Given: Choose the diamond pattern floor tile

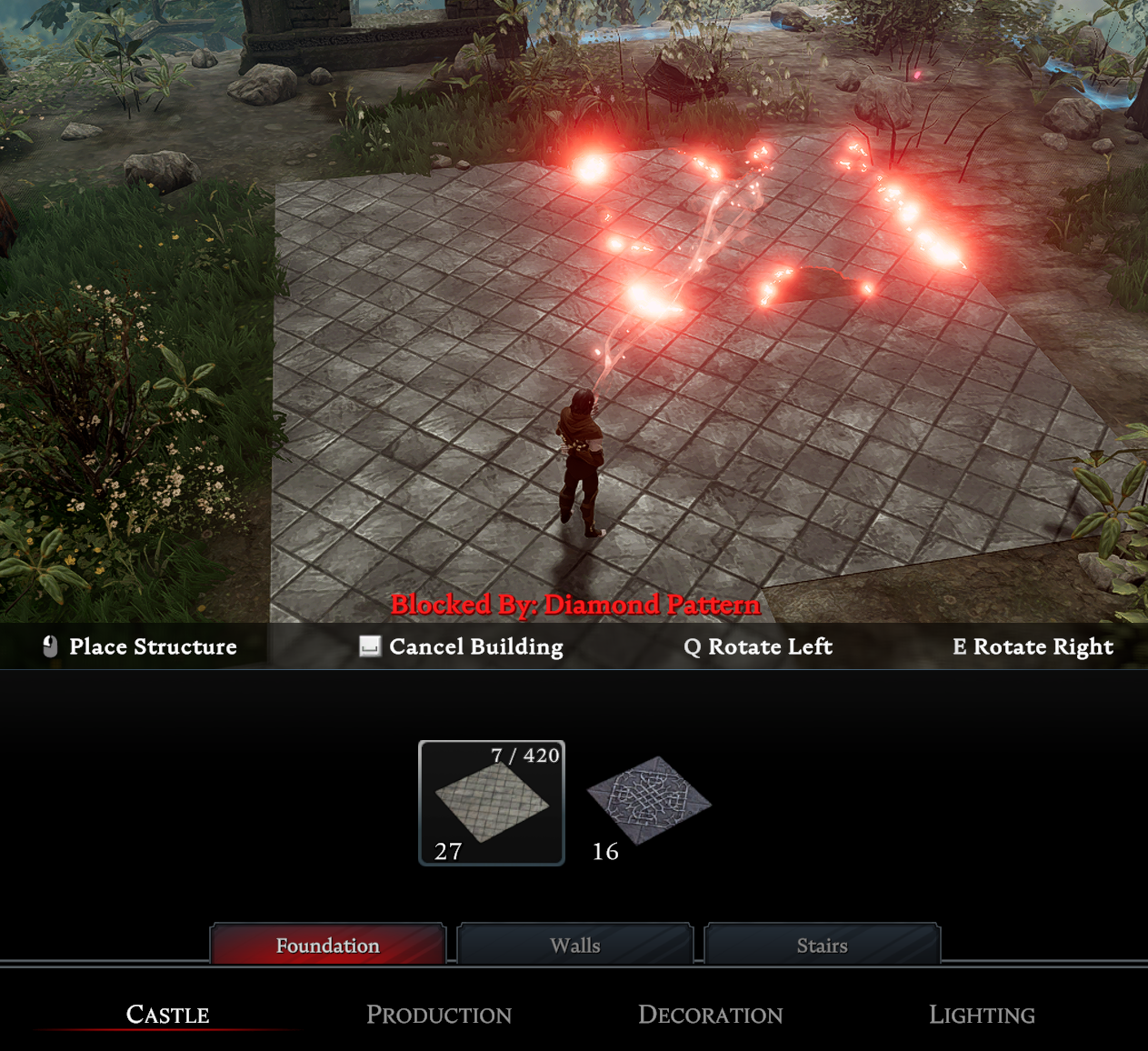Looking at the screenshot, I should click(x=648, y=801).
